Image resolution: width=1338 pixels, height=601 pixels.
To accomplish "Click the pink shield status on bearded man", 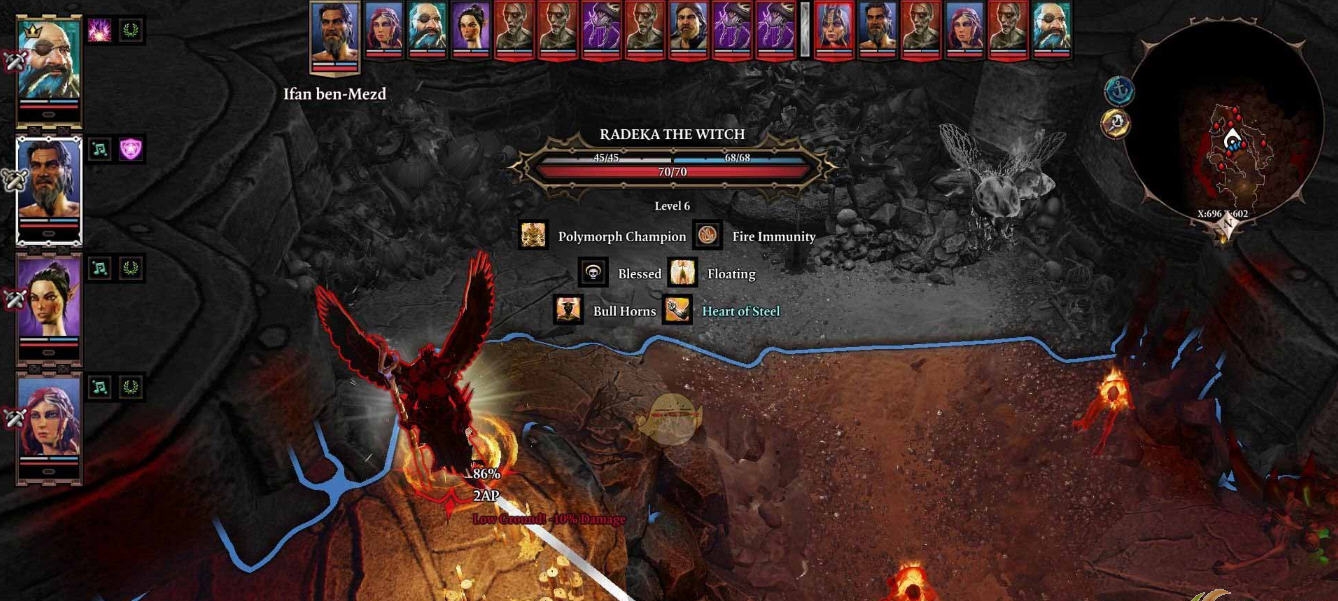I will coord(131,150).
